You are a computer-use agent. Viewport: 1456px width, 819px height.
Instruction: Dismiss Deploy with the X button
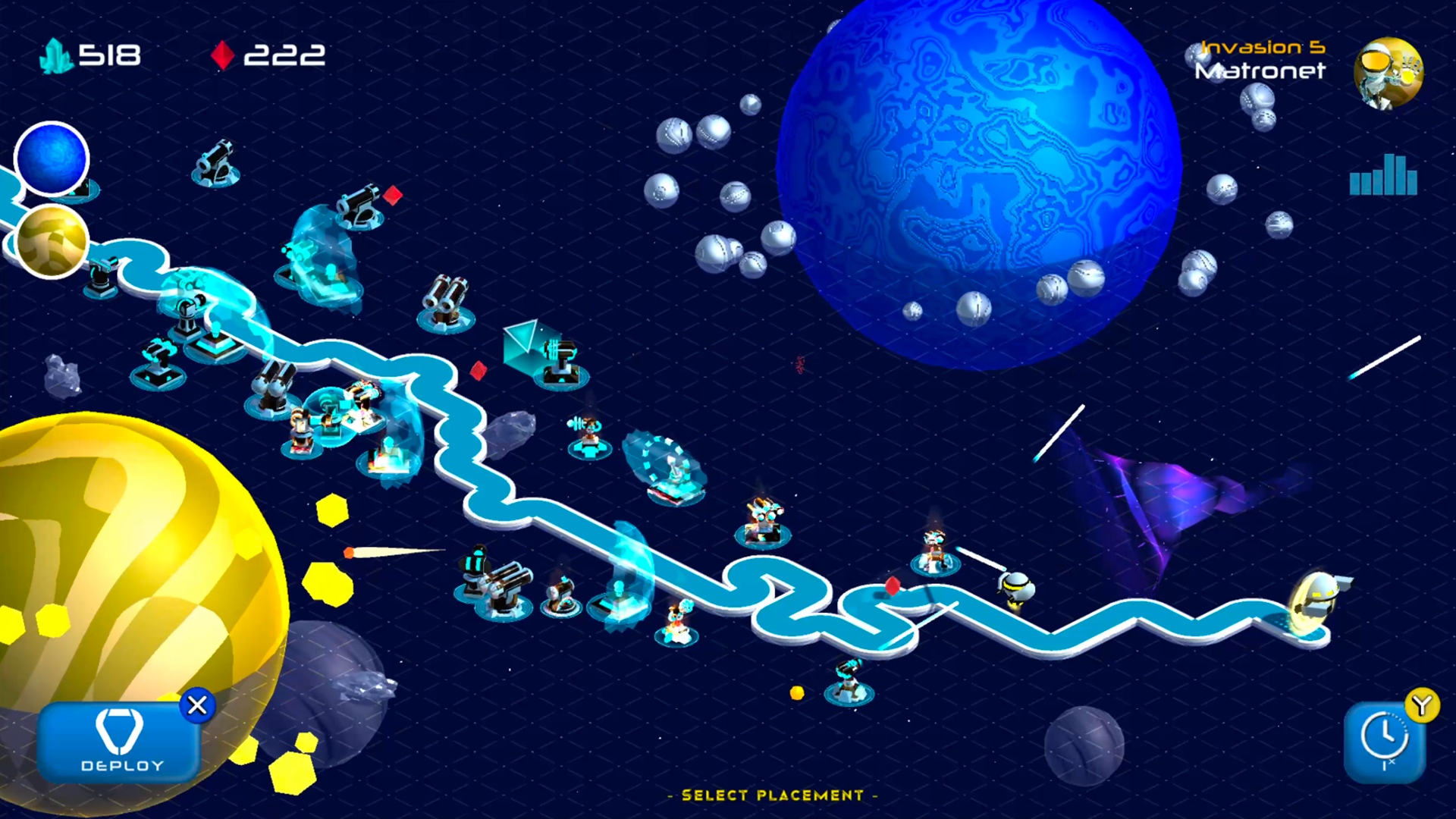tap(198, 705)
